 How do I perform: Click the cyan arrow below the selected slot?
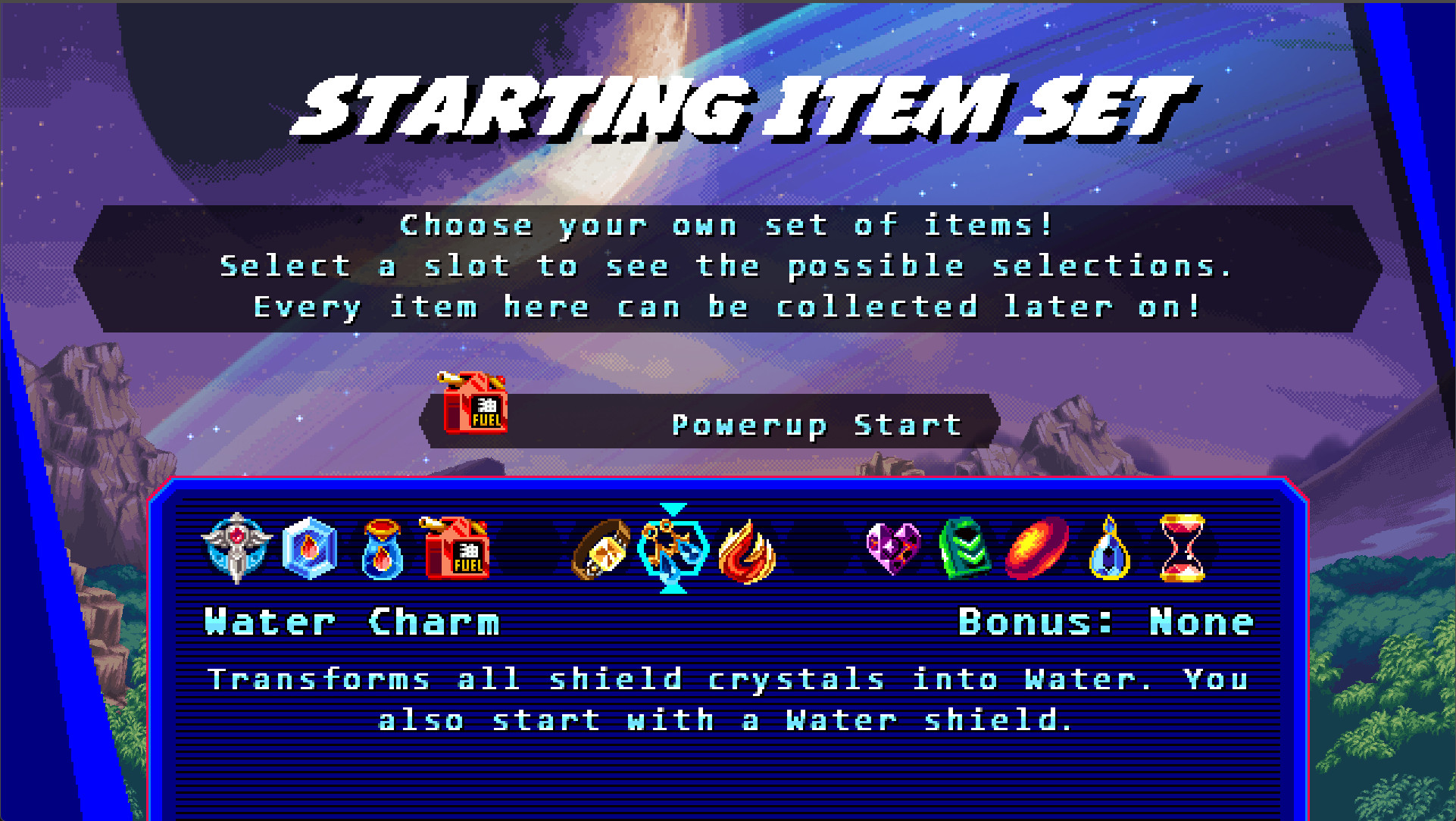click(x=672, y=590)
